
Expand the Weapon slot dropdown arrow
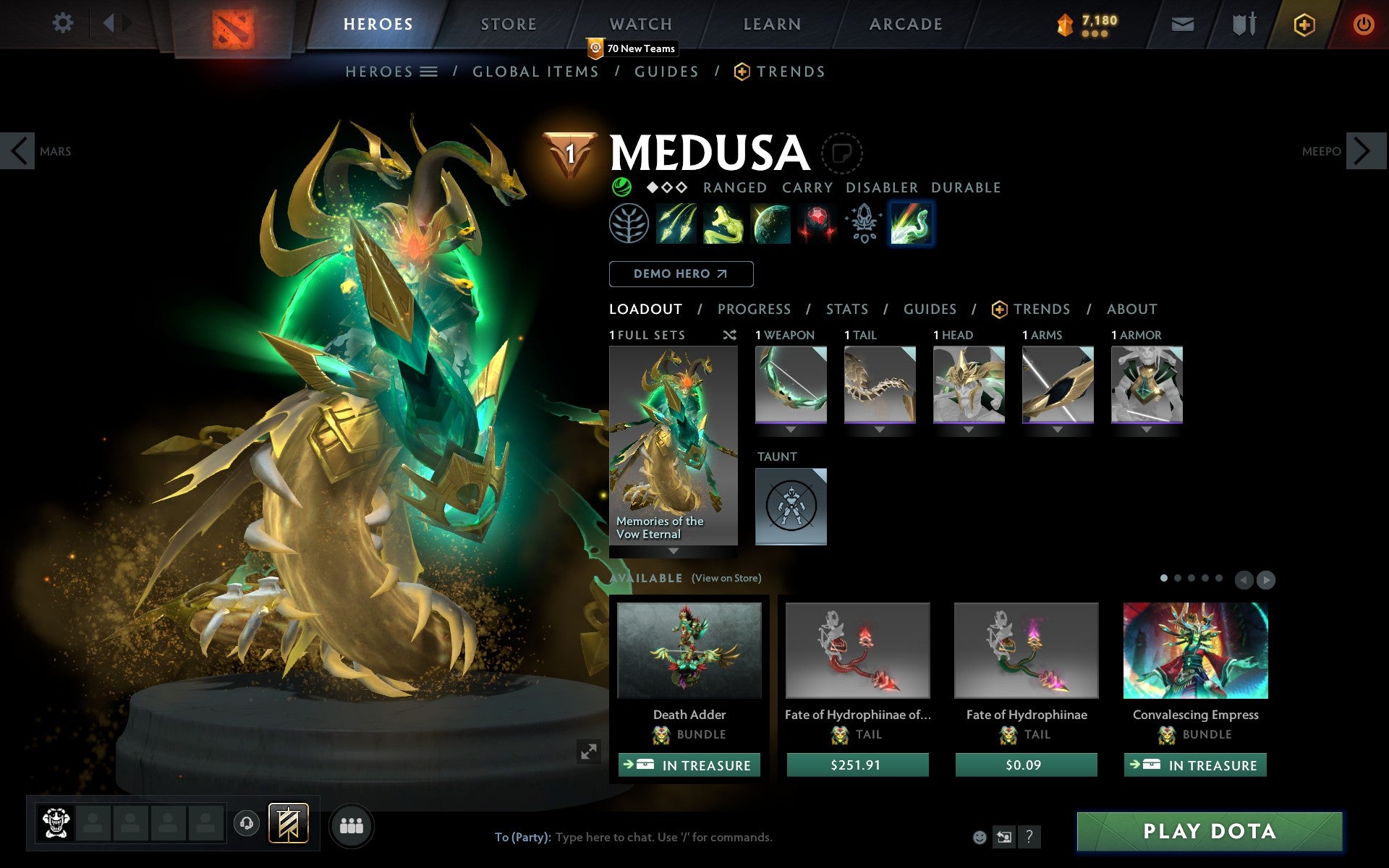coord(790,427)
